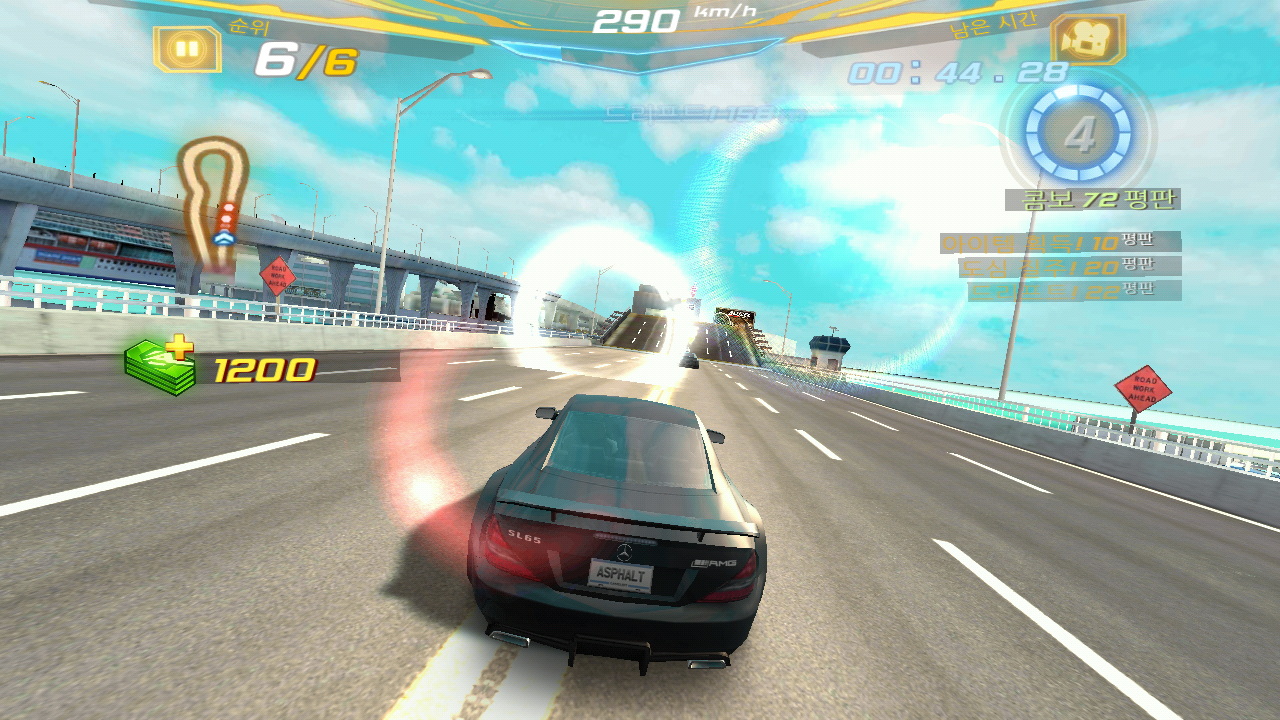
Task: Tap the camera view icon
Action: [1087, 41]
